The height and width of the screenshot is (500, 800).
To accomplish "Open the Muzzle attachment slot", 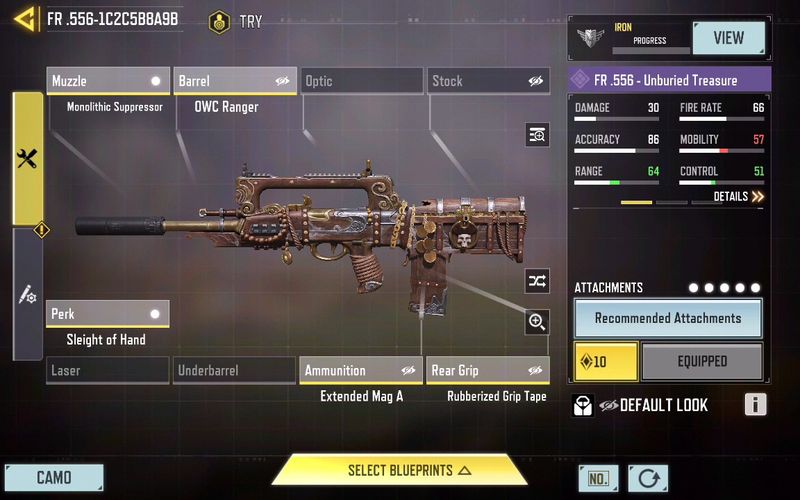I will click(x=108, y=81).
